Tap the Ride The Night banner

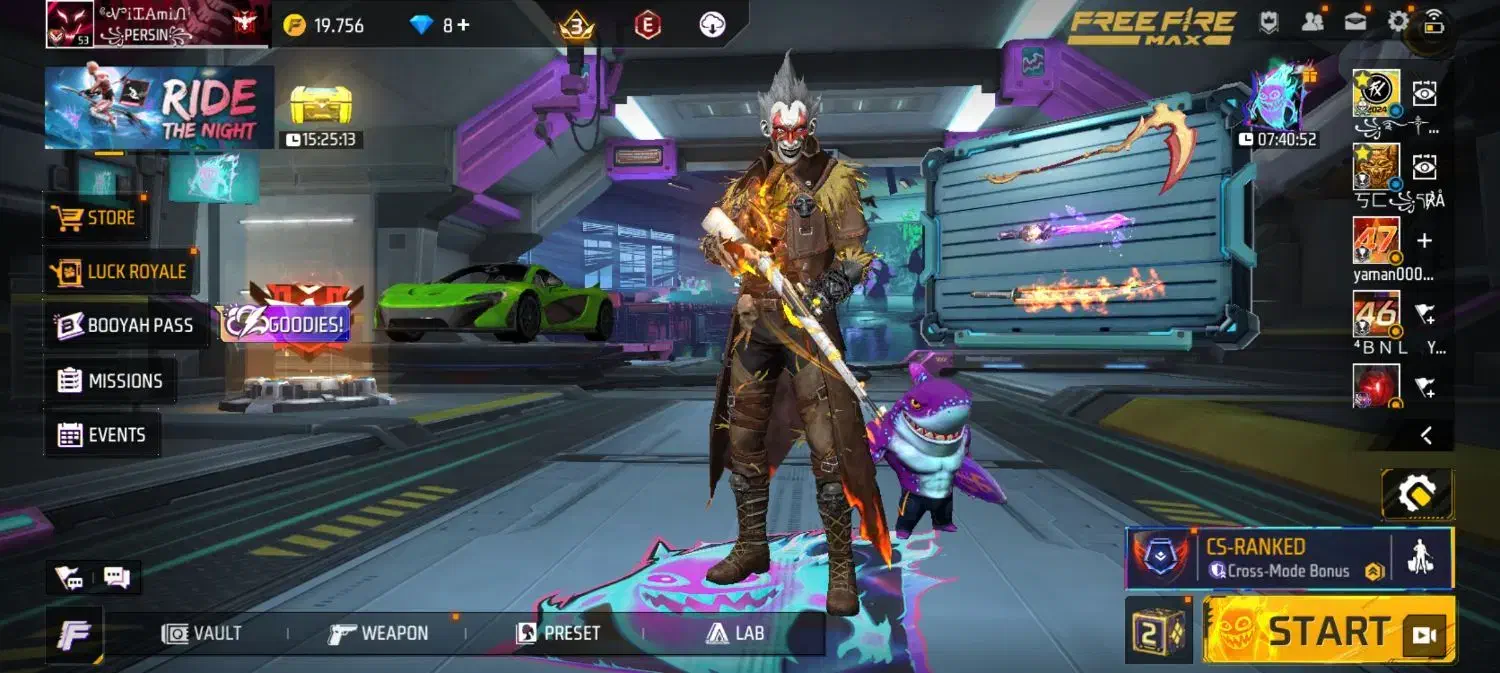click(159, 108)
